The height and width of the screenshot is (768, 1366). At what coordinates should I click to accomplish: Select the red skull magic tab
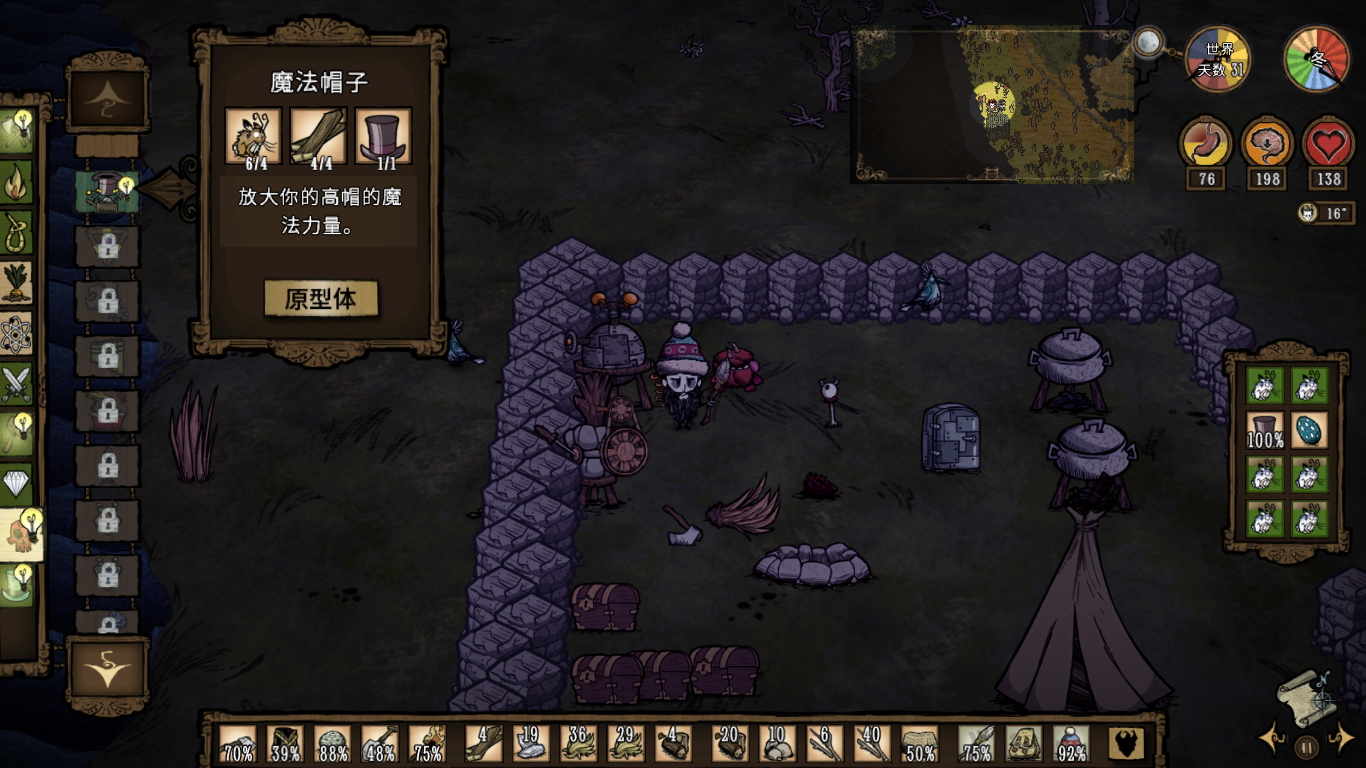pos(20,534)
